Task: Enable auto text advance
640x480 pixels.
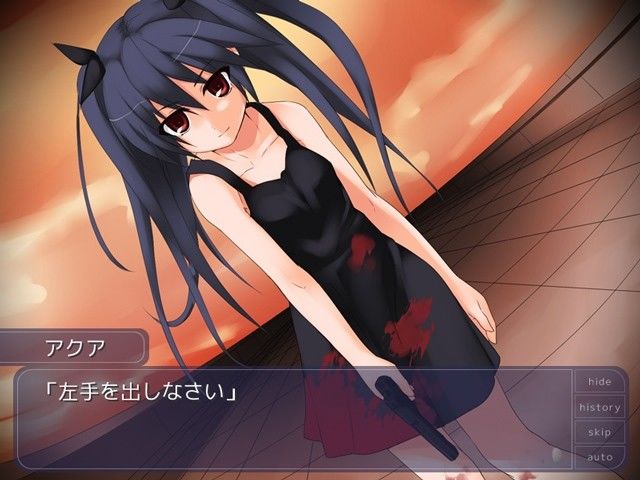Action: tap(599, 457)
